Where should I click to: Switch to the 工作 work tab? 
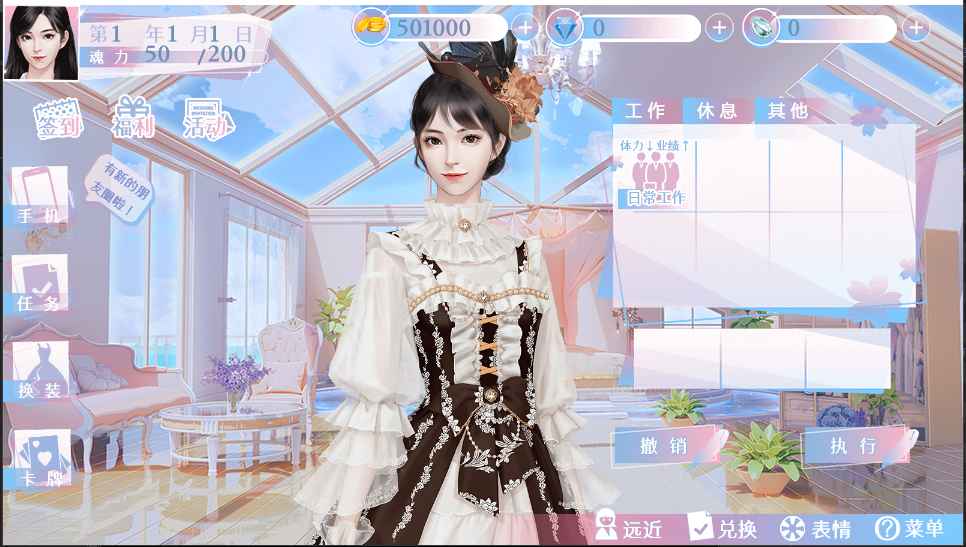tap(645, 111)
